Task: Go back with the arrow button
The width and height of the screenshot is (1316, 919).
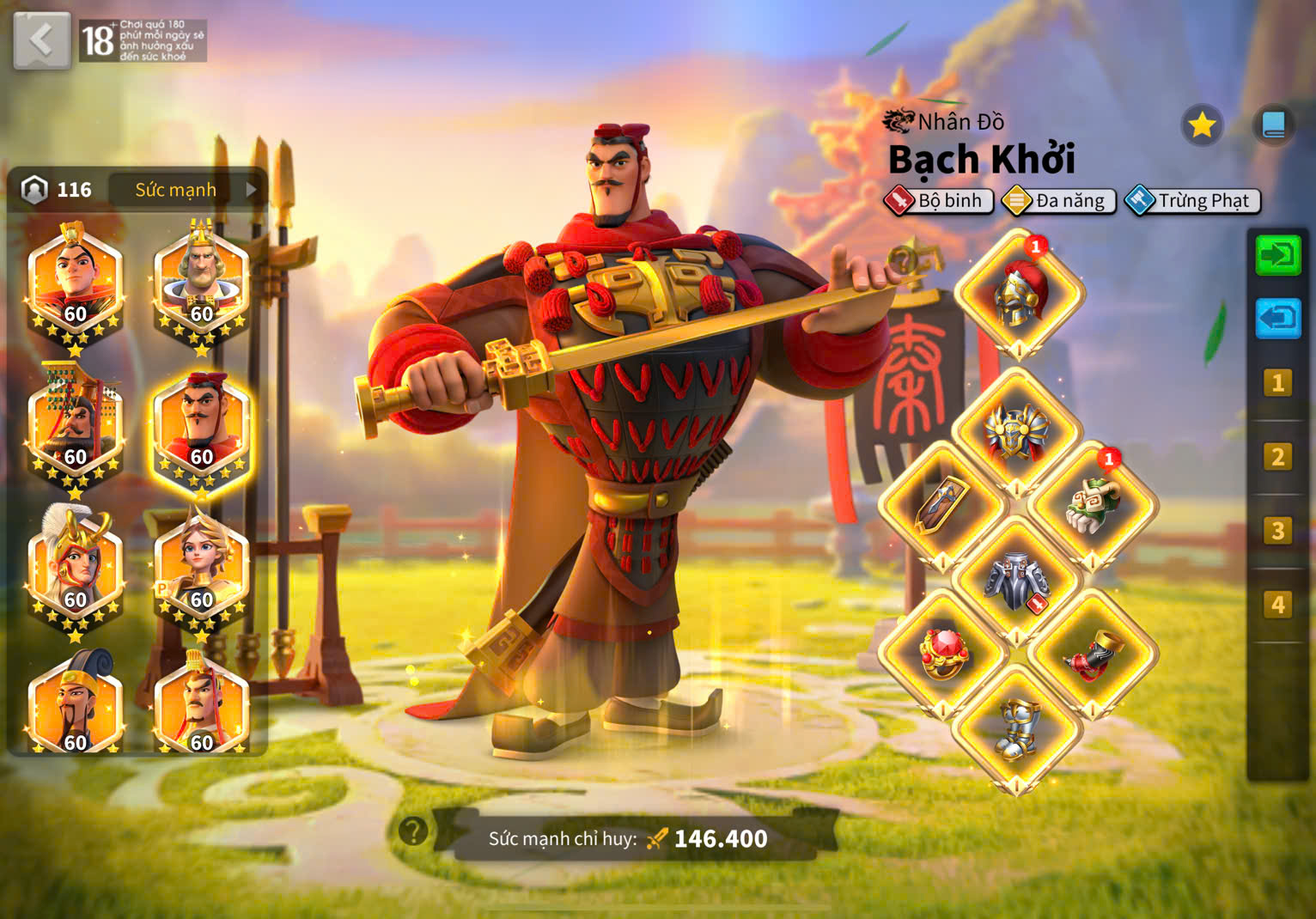Action: 41,40
